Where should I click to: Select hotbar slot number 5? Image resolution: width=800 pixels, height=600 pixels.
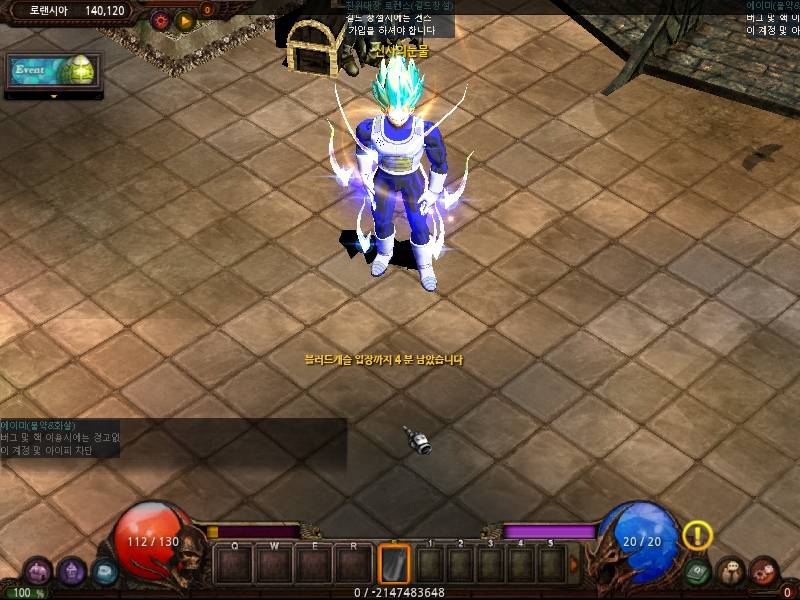pyautogui.click(x=551, y=565)
